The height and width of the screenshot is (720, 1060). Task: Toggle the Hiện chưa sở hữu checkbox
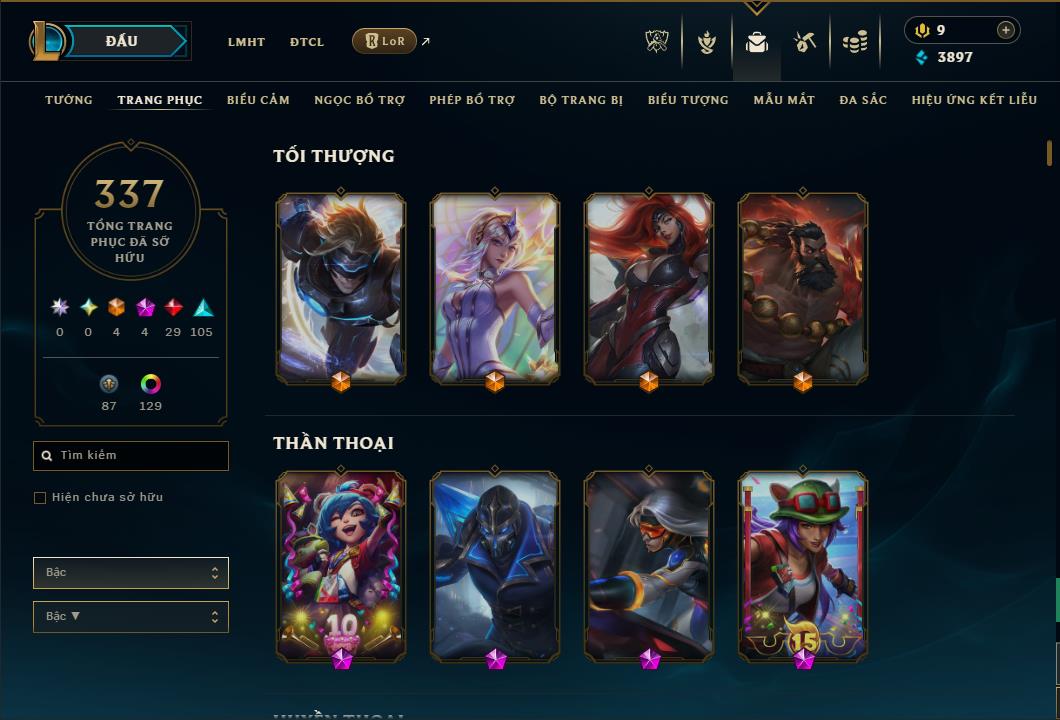pos(40,498)
